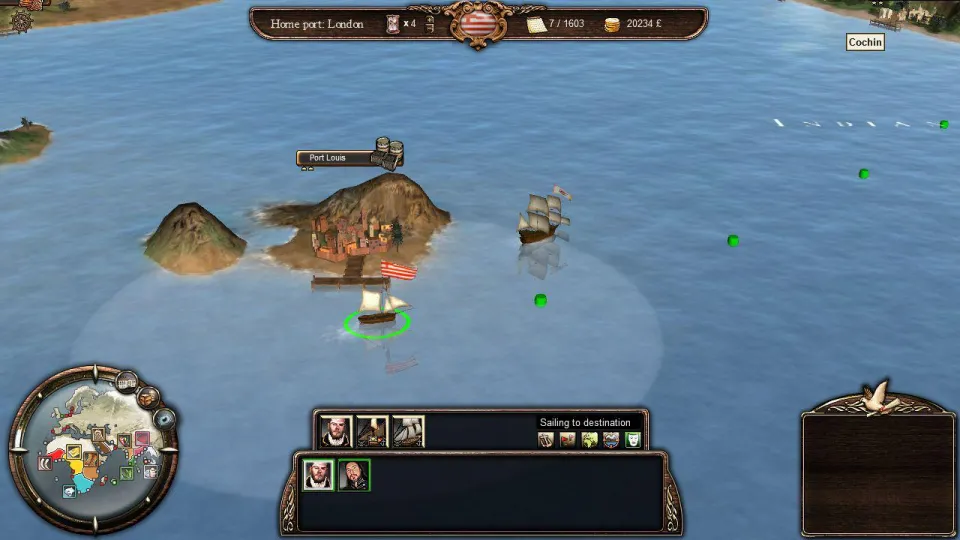Open the ship's wheel menu icon
The width and height of the screenshot is (960, 540).
click(x=21, y=21)
